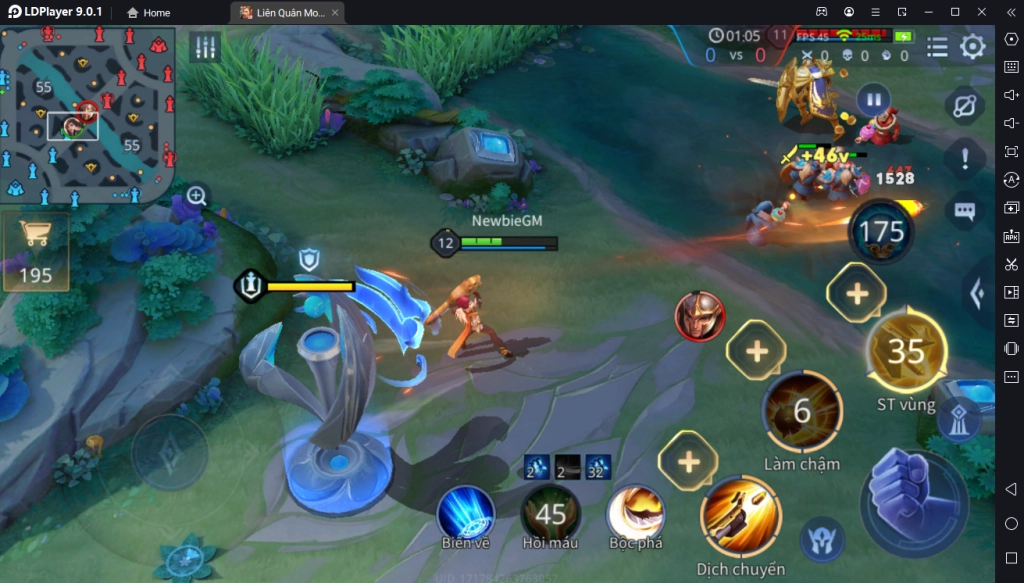Zoom the minimap with magnifier button

point(197,196)
